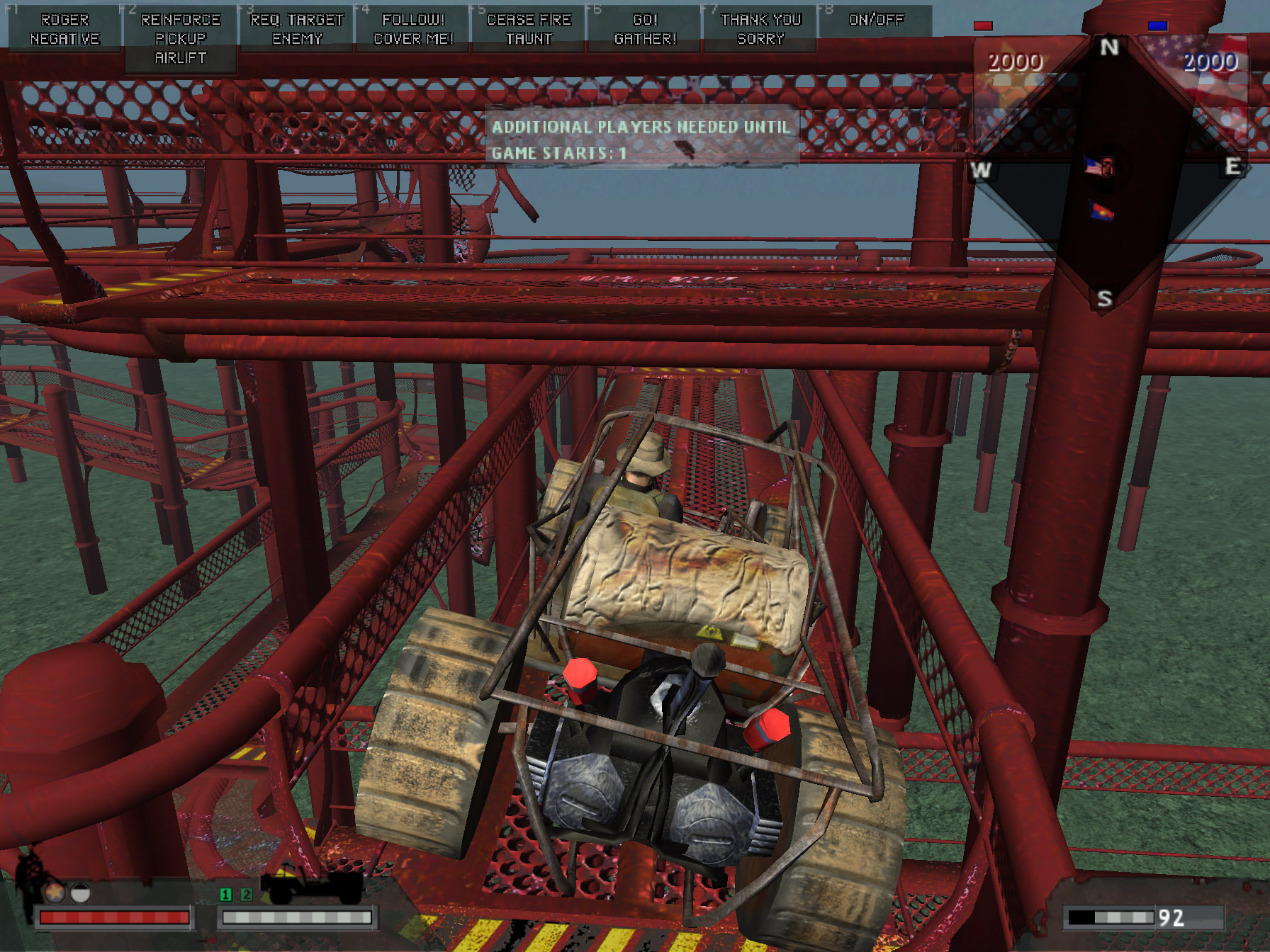The width and height of the screenshot is (1270, 952).
Task: Click the jeep silhouette vehicle icon
Action: (312, 888)
